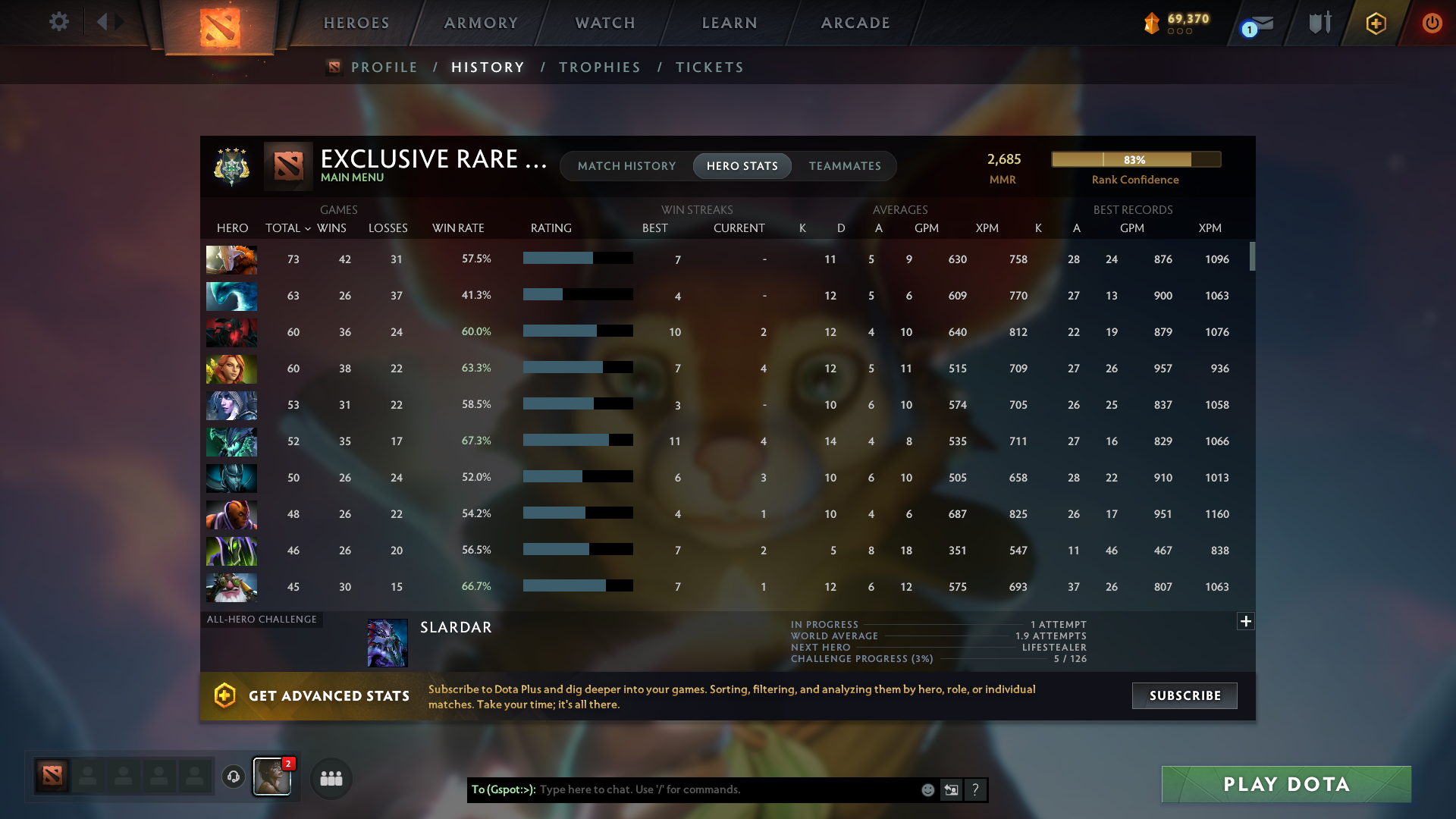Open the Dota Plus shop via the gold plus icon

point(1375,23)
